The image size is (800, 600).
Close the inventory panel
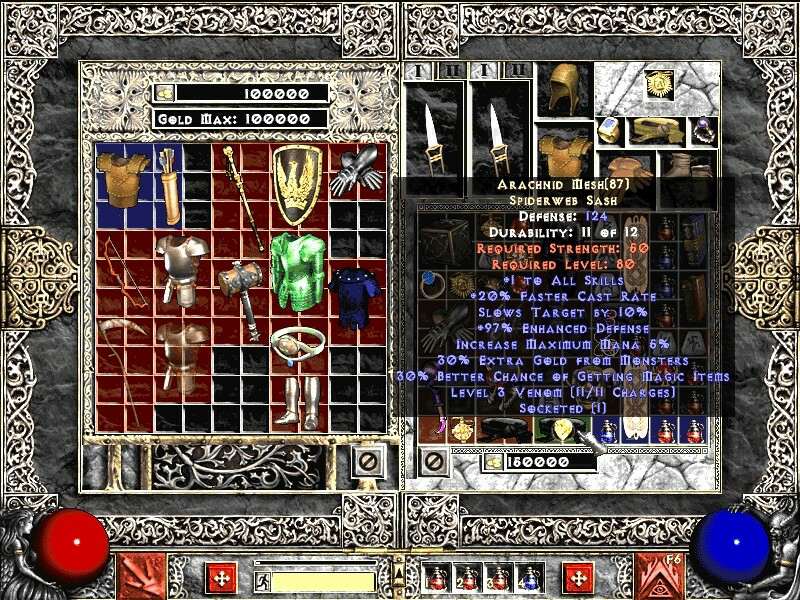433,462
